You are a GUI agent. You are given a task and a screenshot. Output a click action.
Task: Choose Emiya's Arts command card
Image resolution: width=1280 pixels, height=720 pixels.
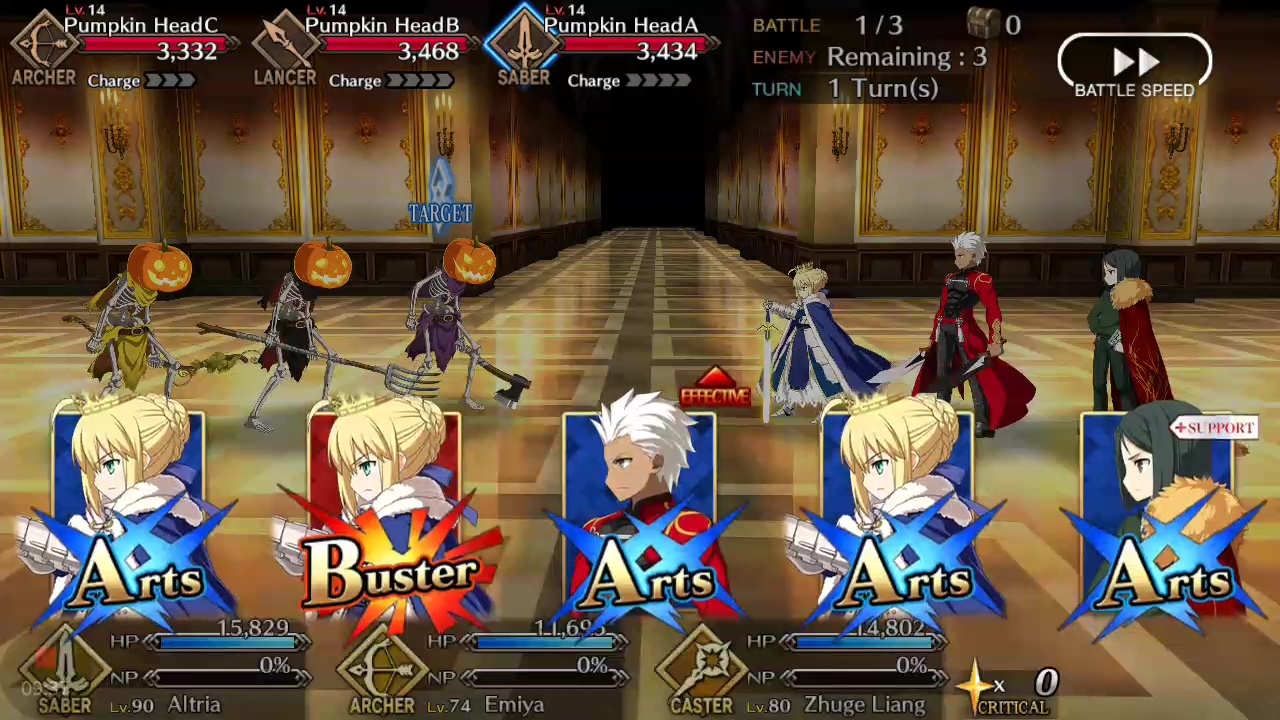tap(640, 520)
